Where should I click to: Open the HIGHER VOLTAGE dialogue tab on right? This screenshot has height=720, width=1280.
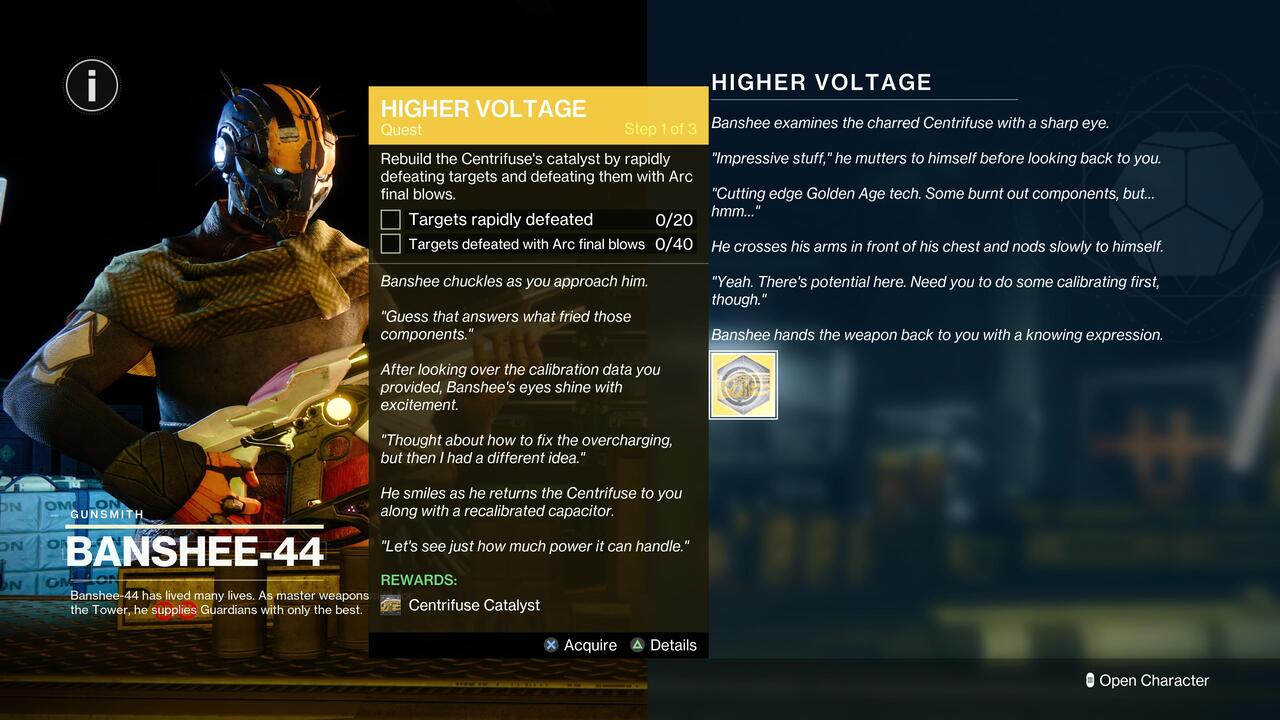[820, 82]
